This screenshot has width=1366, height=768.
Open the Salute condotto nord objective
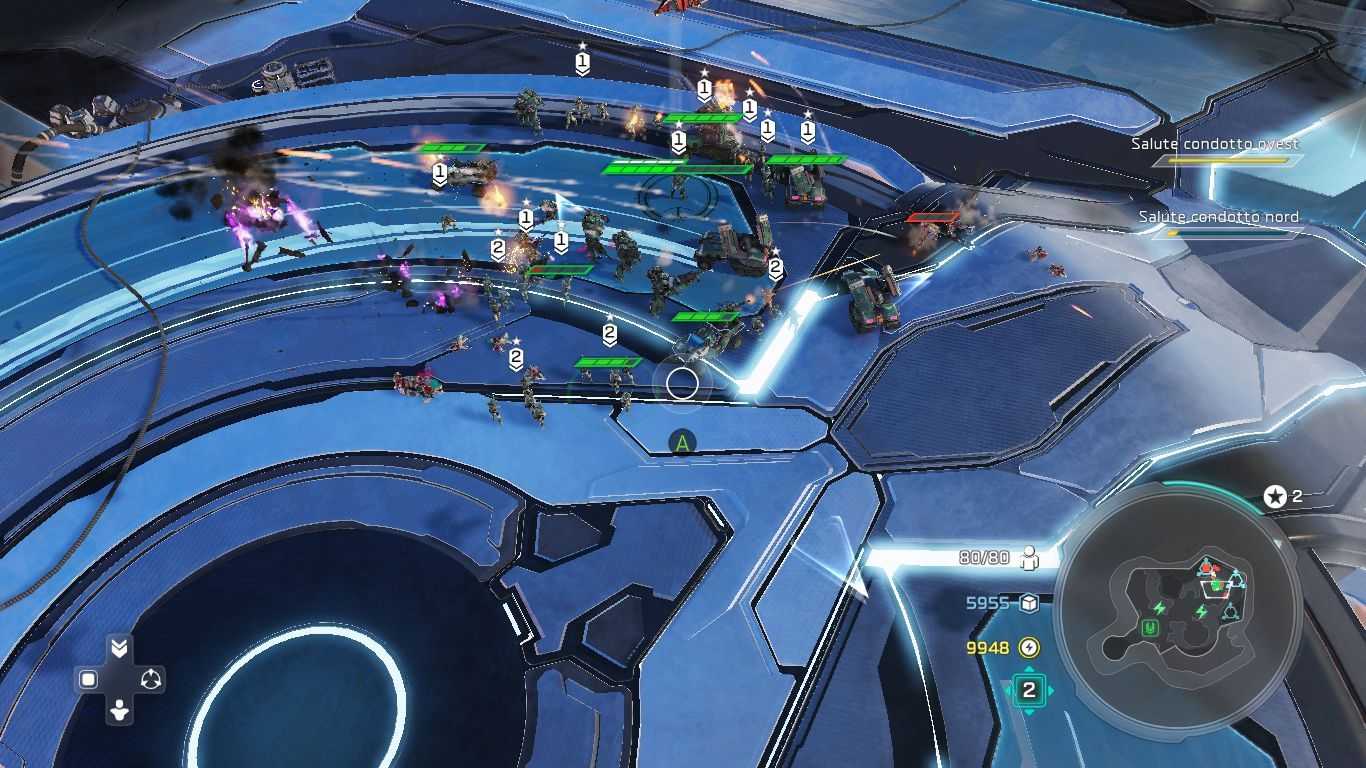pyautogui.click(x=1218, y=217)
